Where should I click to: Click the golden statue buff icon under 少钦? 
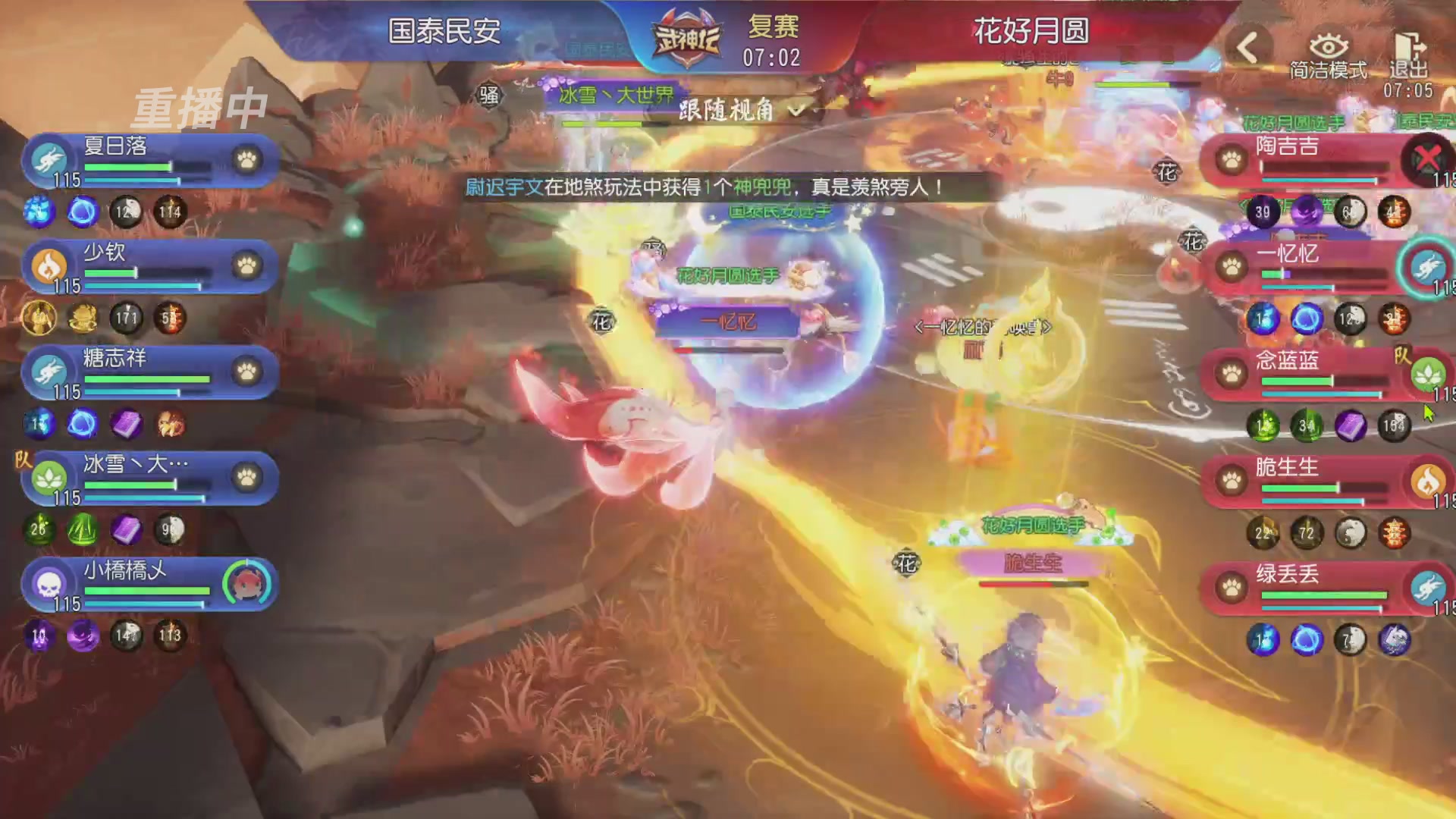[x=39, y=319]
